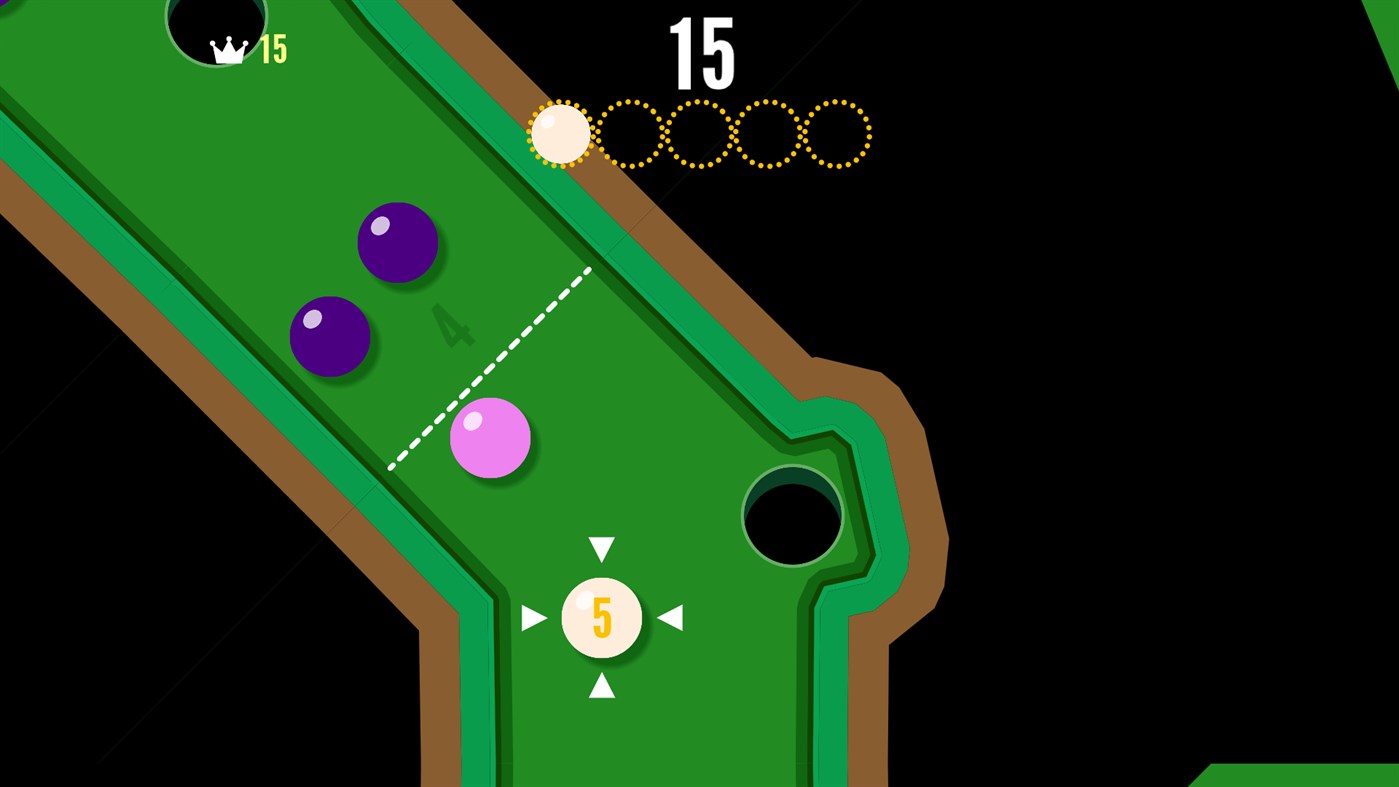Toggle the upward aim arrow above the cue ball
1399x787 pixels.
pos(601,548)
